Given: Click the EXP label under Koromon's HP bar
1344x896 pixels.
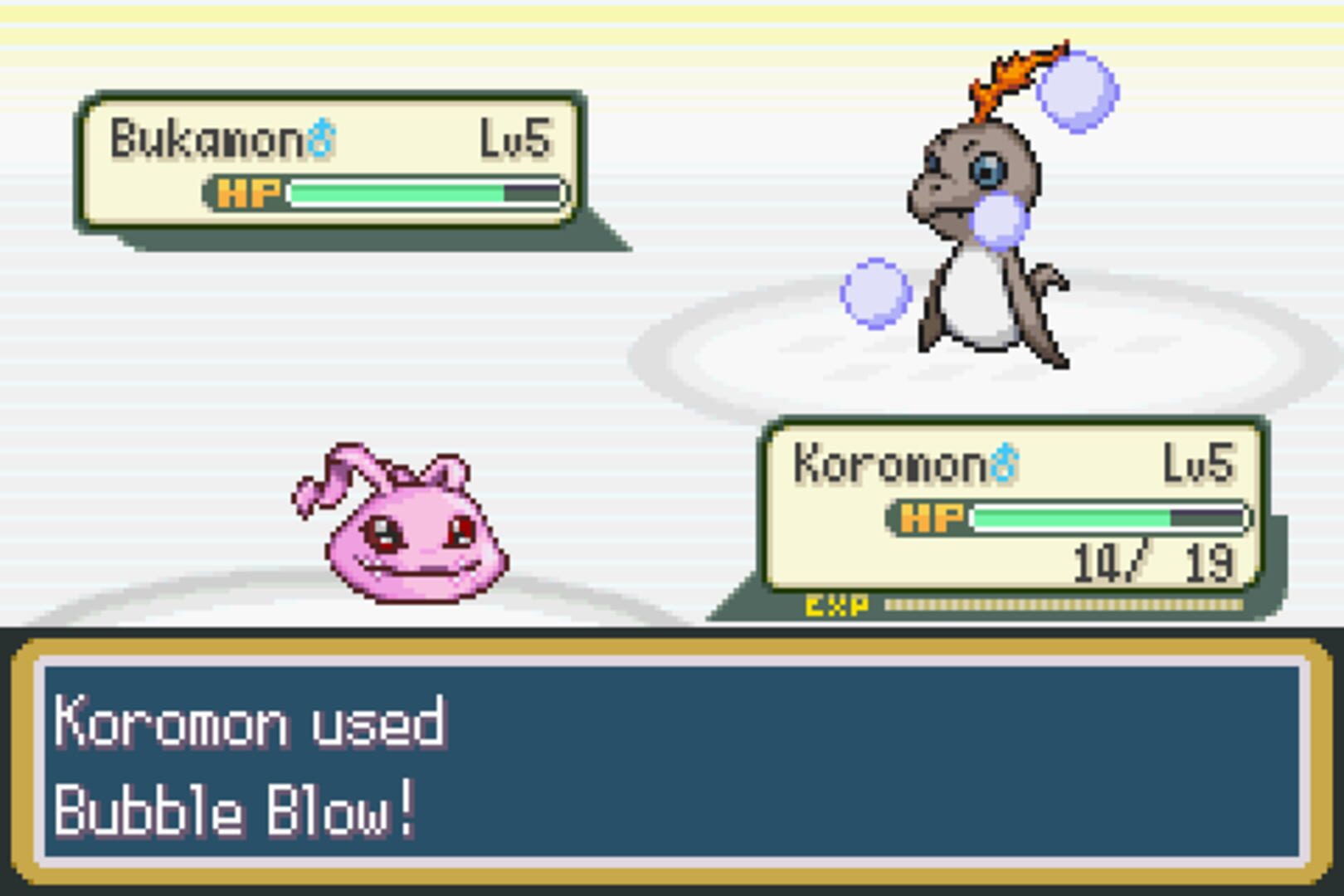Looking at the screenshot, I should (838, 606).
